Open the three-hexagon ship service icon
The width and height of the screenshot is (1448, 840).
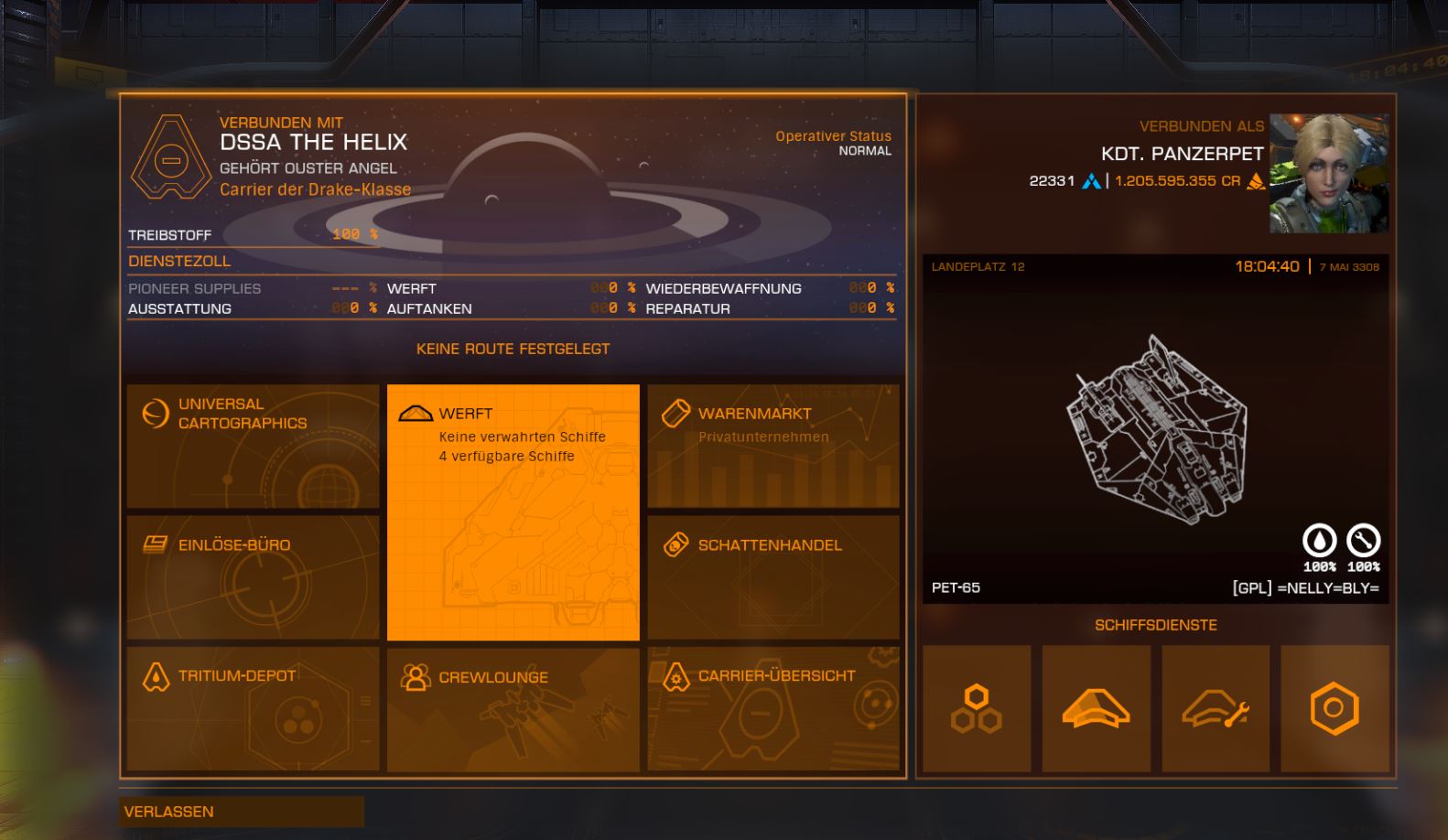point(977,709)
